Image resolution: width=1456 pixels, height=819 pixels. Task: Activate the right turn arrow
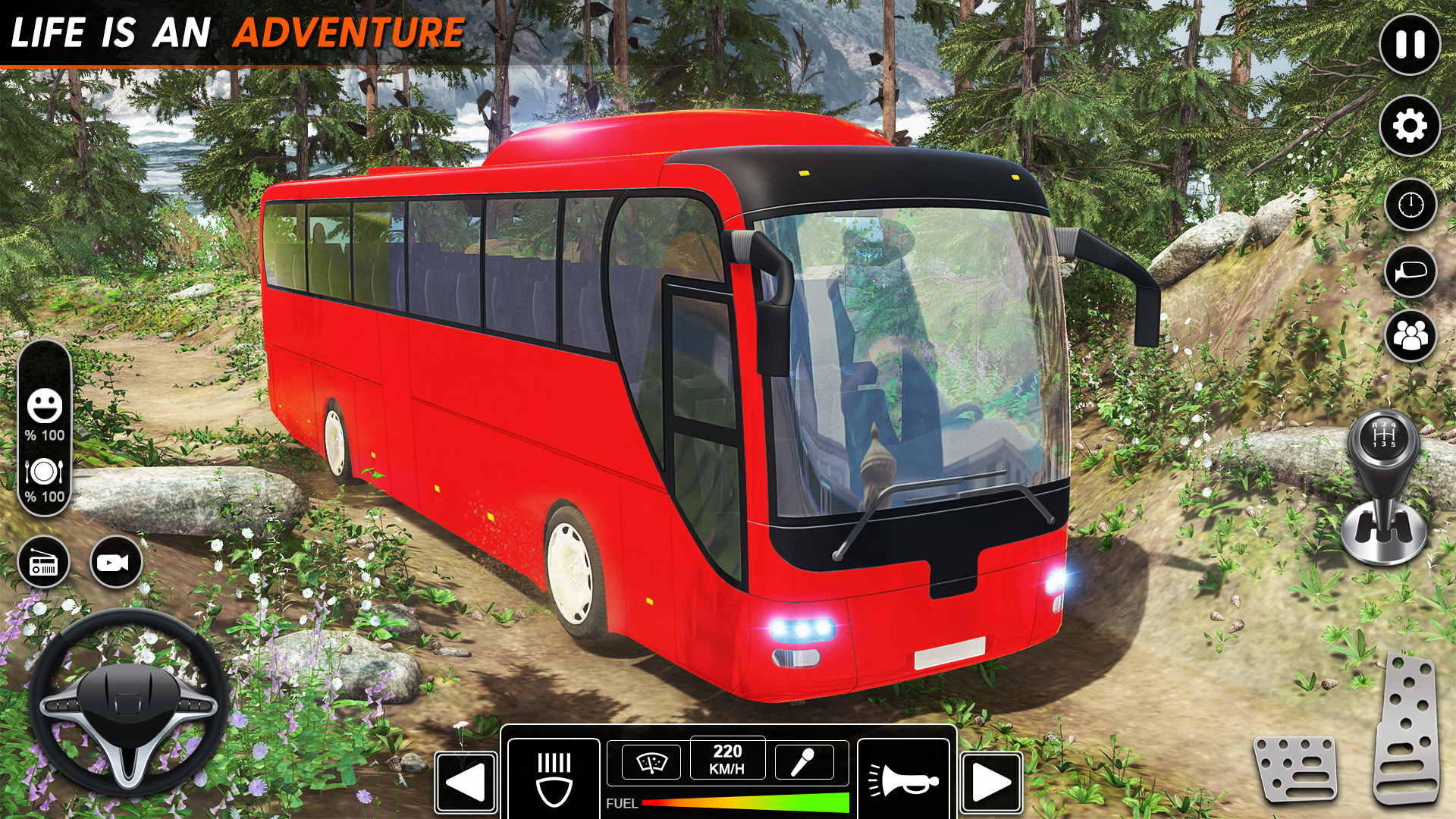point(991,783)
